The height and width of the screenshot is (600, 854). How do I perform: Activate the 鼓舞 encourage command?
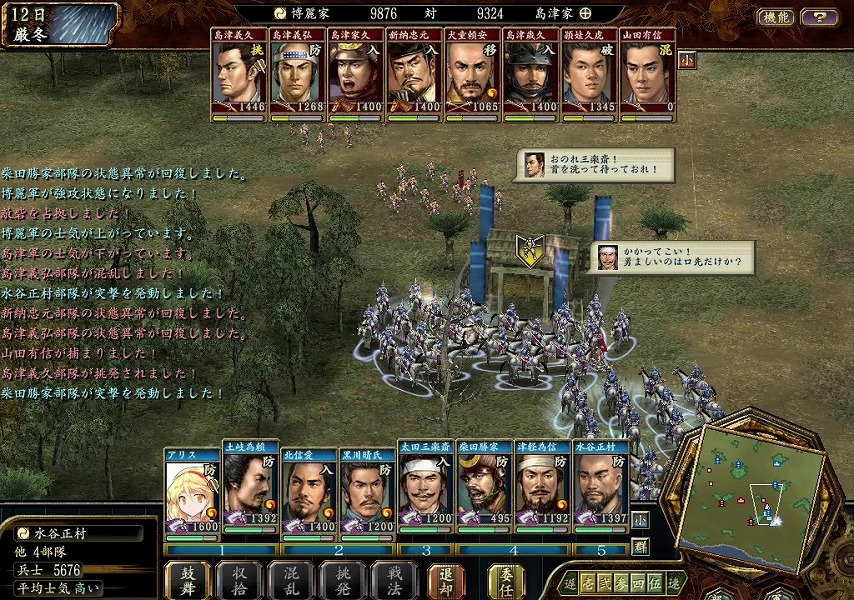pos(190,579)
